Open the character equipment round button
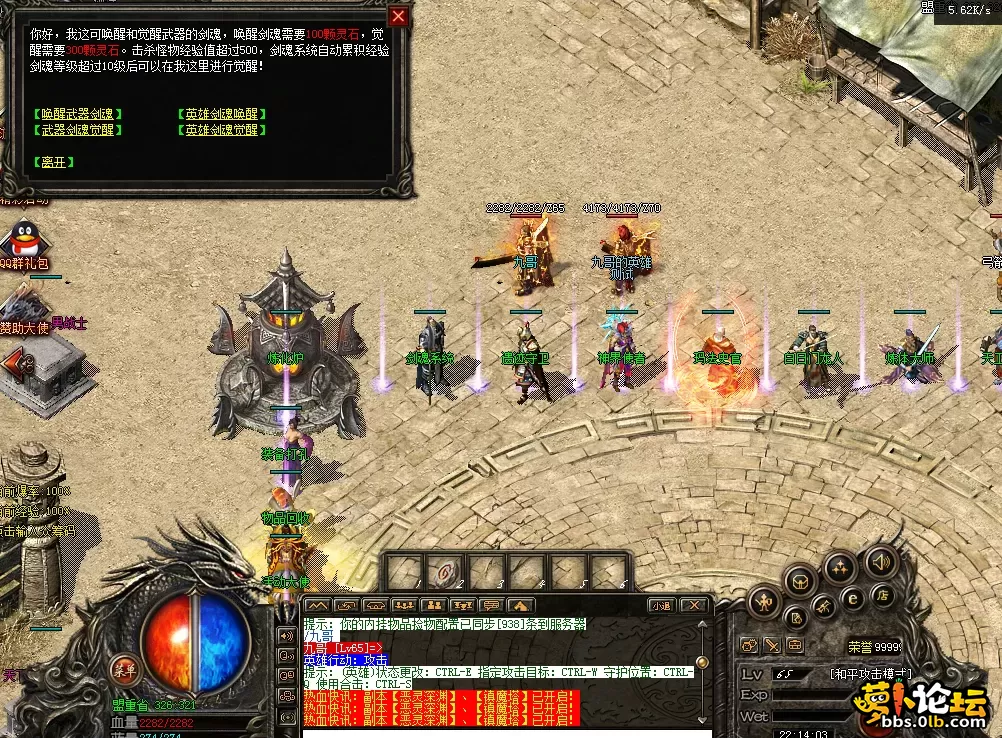 point(765,602)
